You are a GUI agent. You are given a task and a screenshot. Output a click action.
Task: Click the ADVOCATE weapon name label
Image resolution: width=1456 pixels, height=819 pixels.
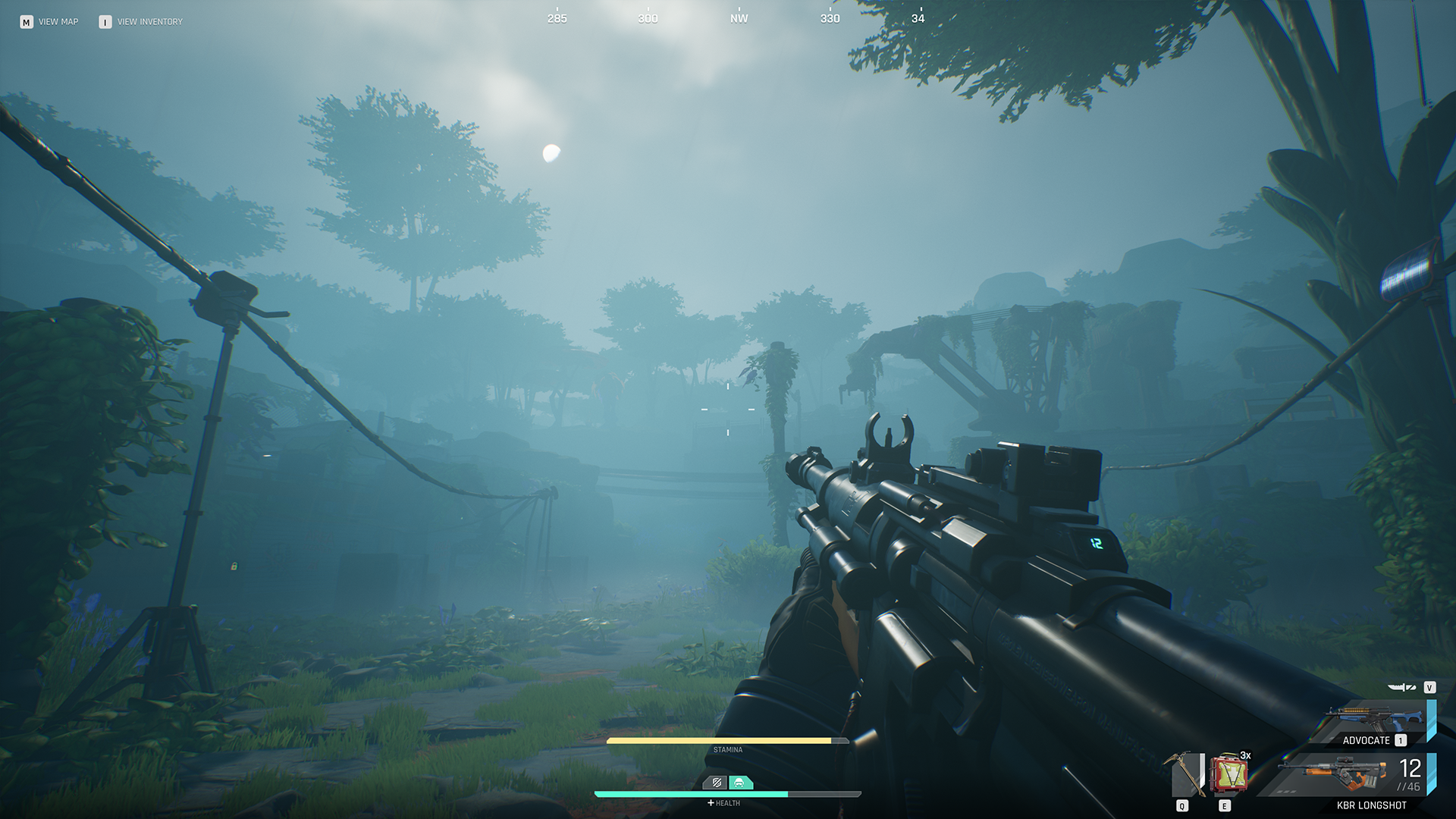pos(1367,740)
